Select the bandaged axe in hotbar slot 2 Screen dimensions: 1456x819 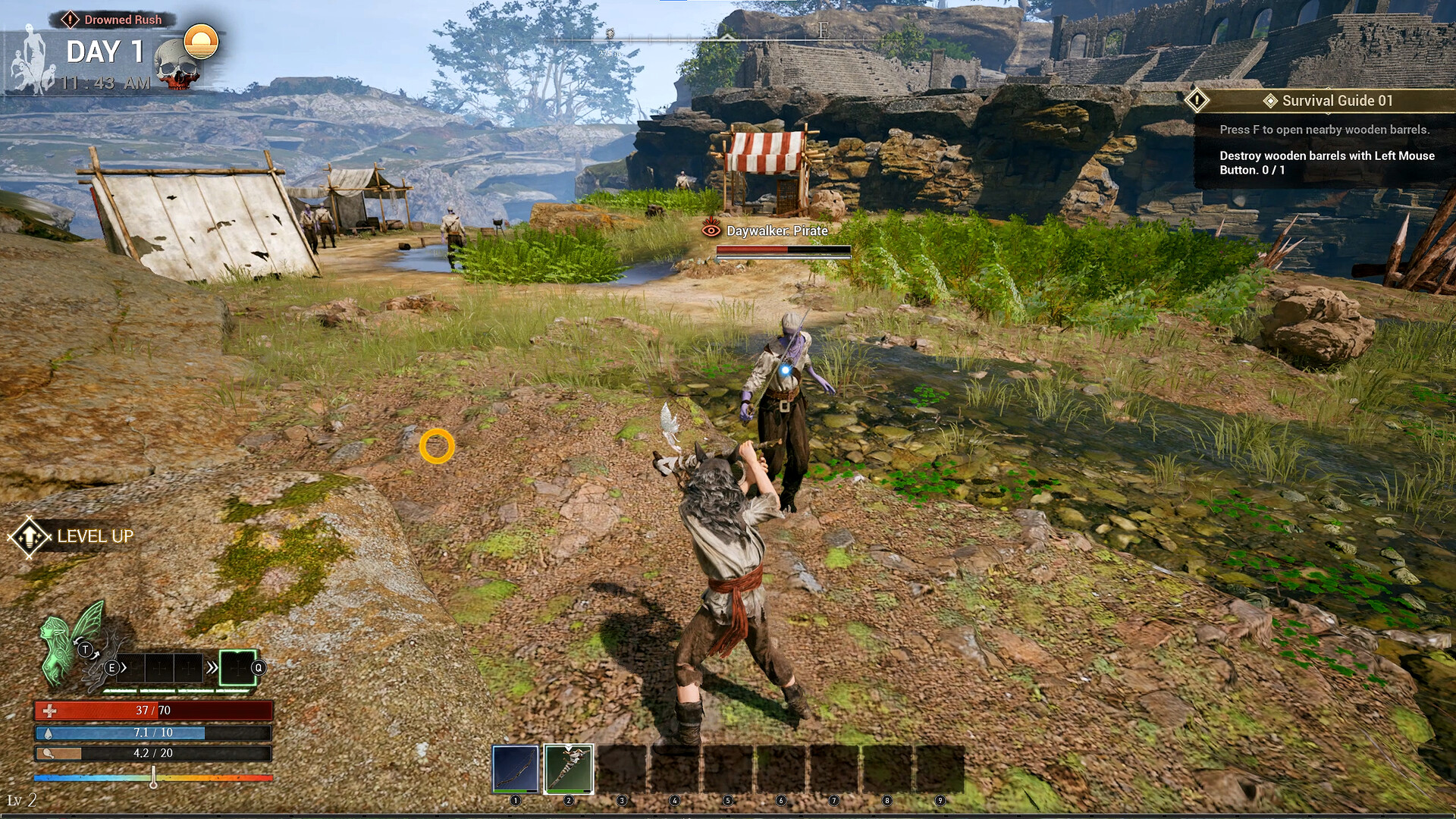(569, 768)
